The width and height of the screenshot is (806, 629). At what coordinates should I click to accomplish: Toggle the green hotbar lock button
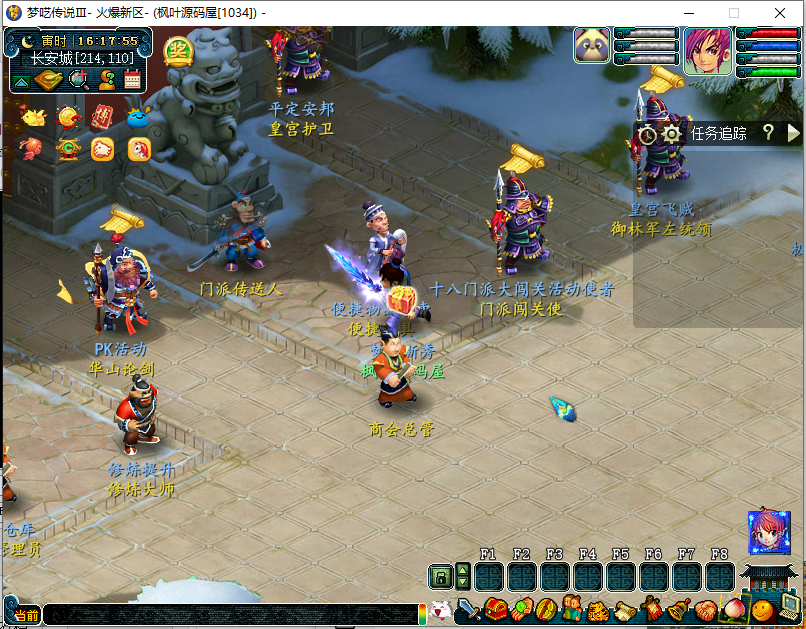(x=439, y=577)
